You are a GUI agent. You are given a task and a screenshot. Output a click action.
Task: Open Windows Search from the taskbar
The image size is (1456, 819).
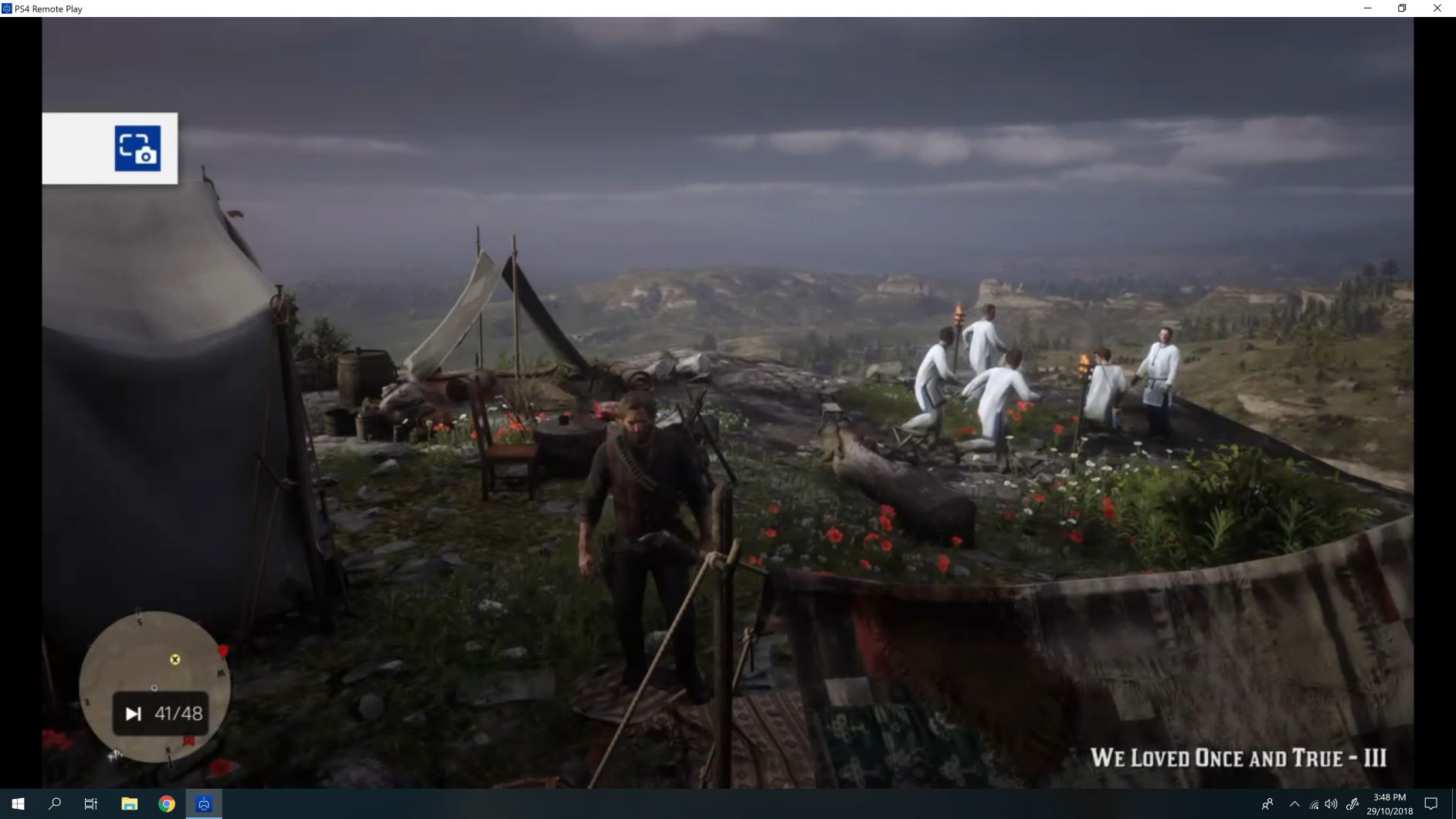pyautogui.click(x=53, y=804)
